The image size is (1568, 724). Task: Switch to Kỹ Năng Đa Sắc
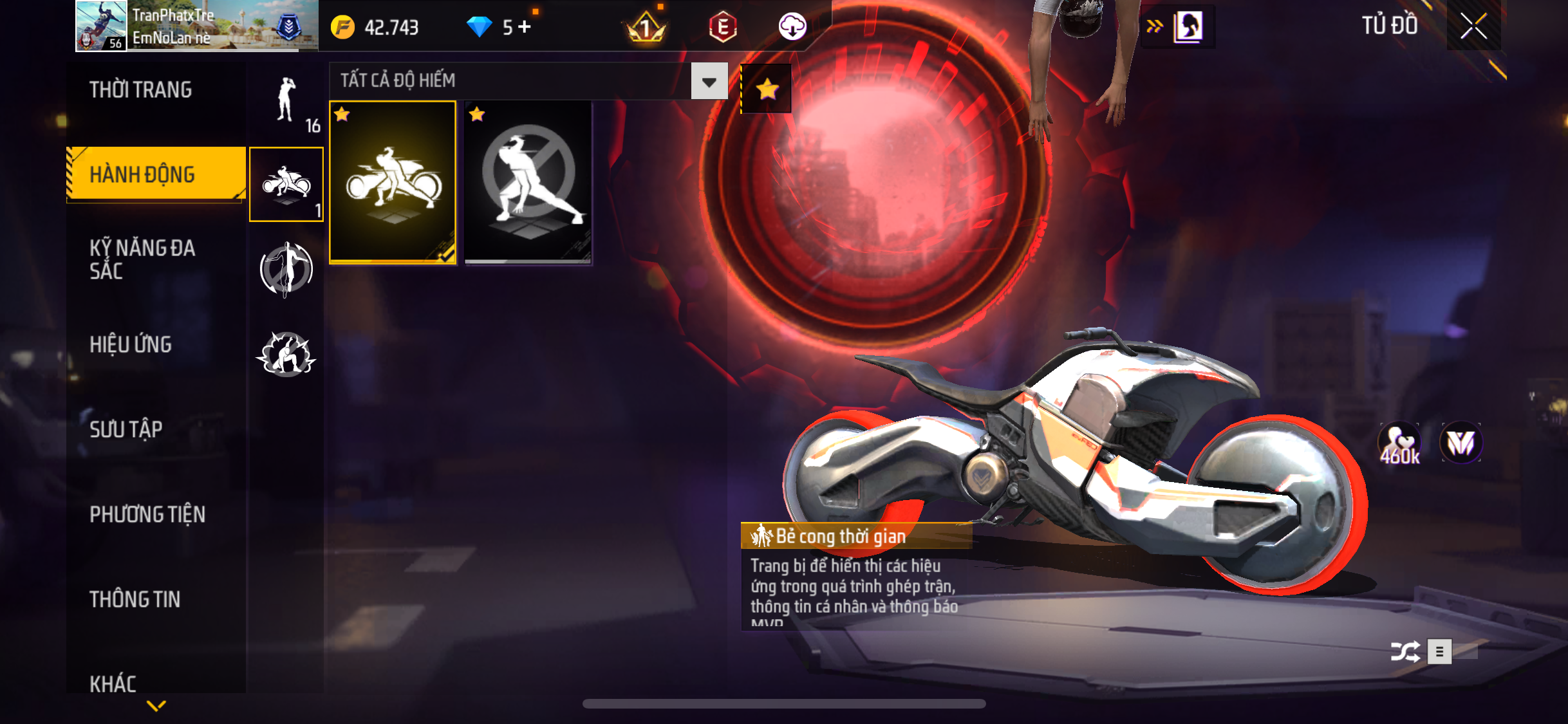pyautogui.click(x=142, y=259)
